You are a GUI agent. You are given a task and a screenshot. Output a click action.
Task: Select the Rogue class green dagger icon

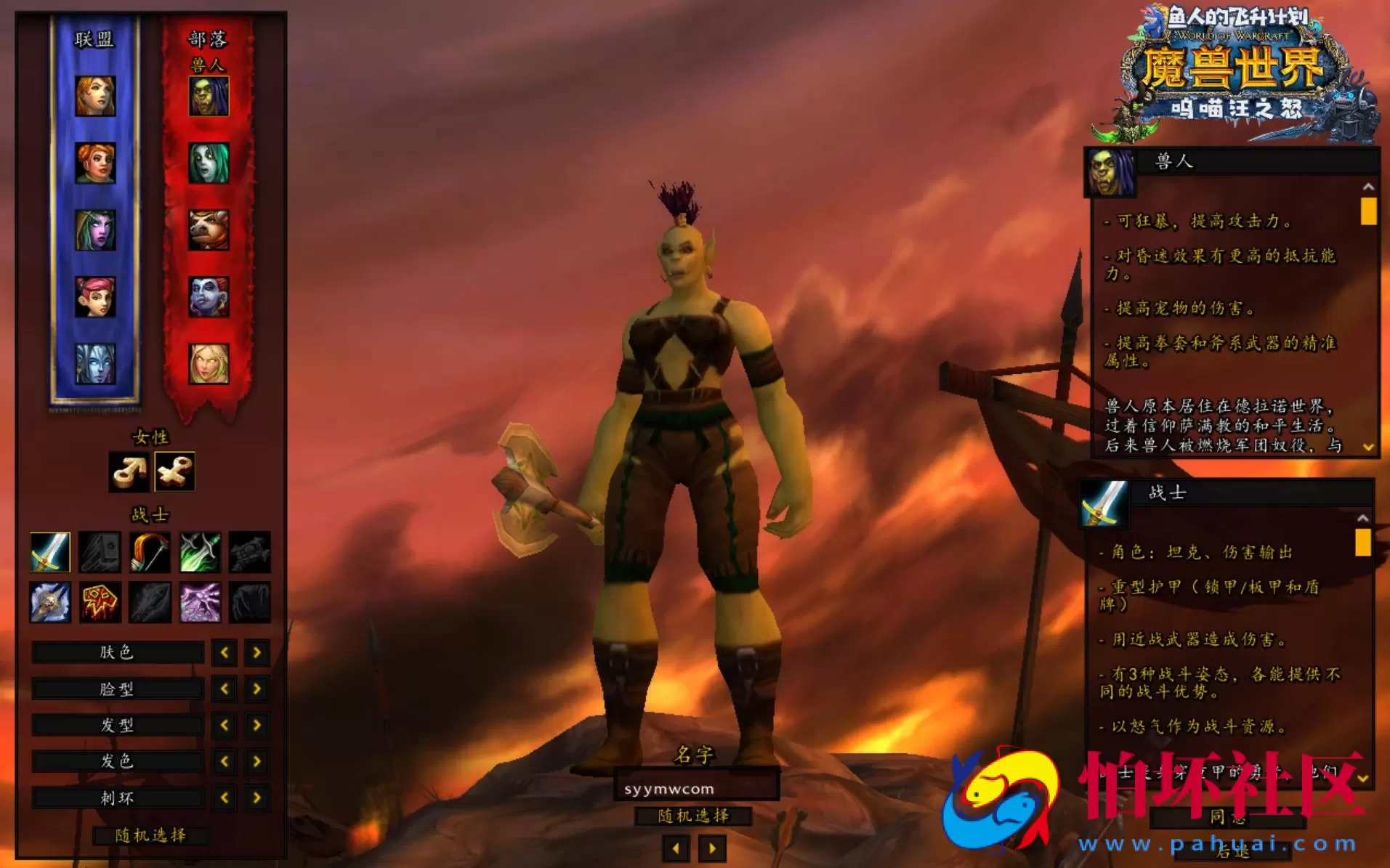pyautogui.click(x=198, y=550)
